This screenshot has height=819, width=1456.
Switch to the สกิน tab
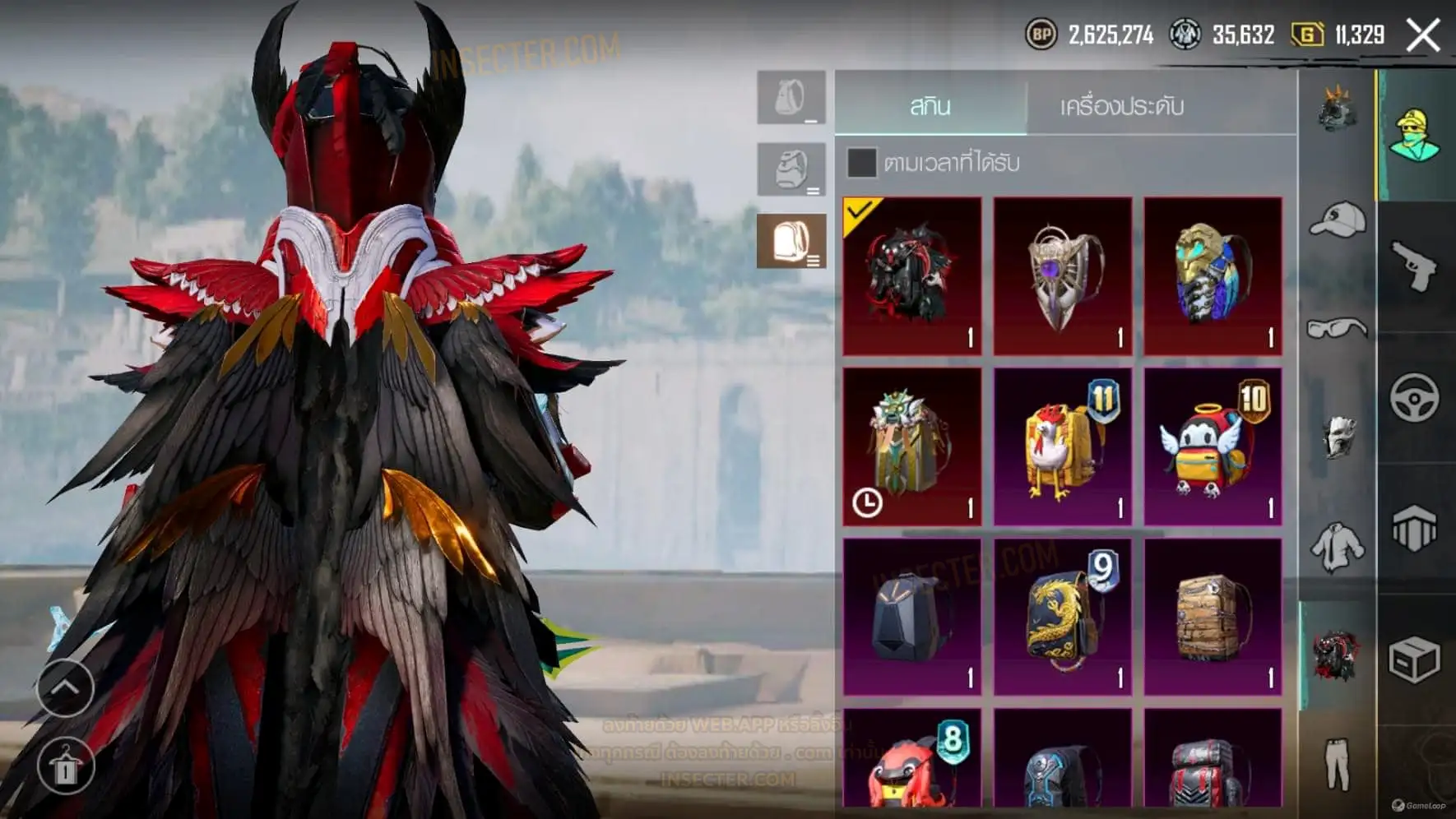tap(930, 106)
